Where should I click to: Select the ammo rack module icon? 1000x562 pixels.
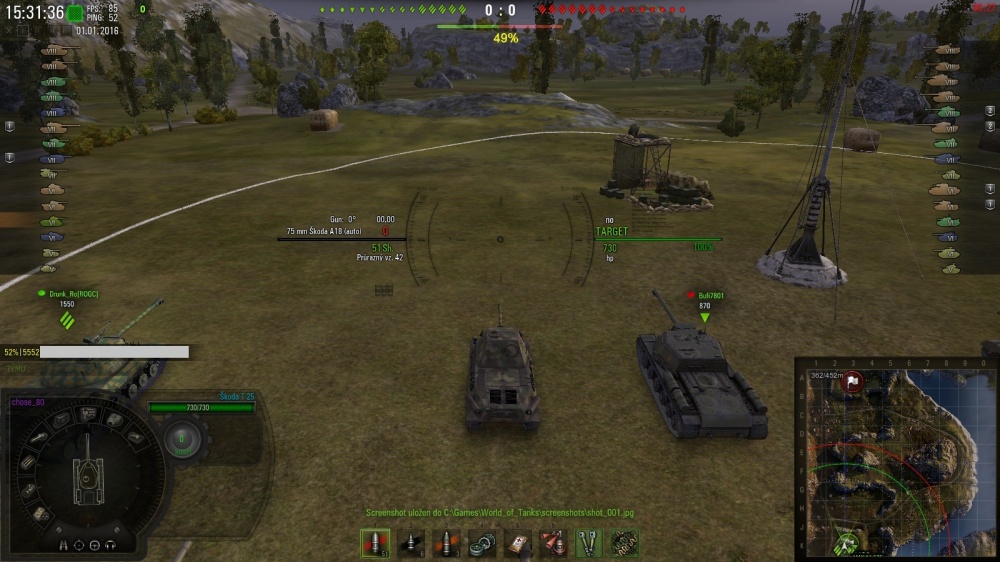pyautogui.click(x=27, y=463)
